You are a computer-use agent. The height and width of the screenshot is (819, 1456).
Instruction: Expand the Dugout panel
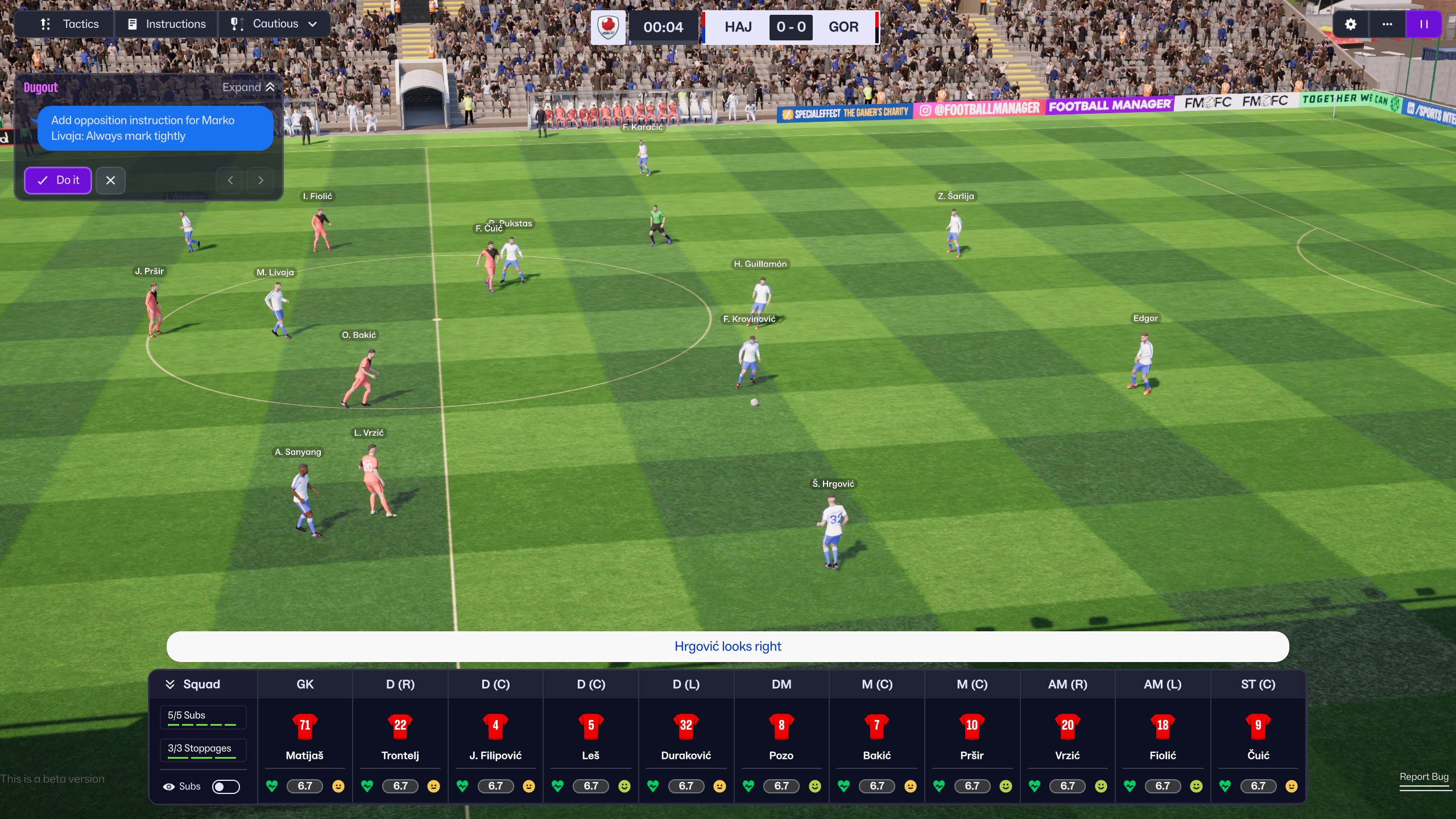coord(249,87)
